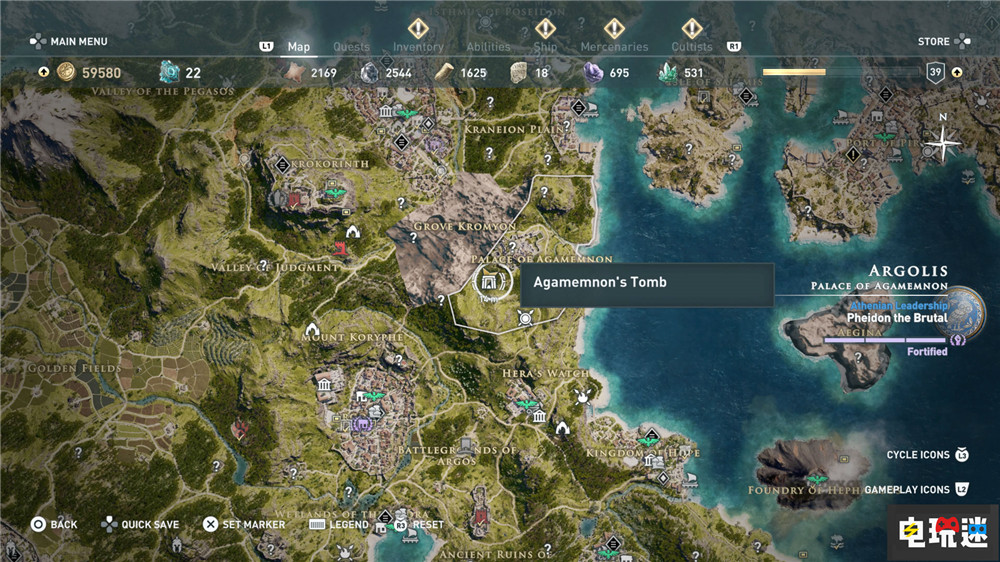Select the Agamemnon's Tomb map marker
1000x562 pixels.
491,282
